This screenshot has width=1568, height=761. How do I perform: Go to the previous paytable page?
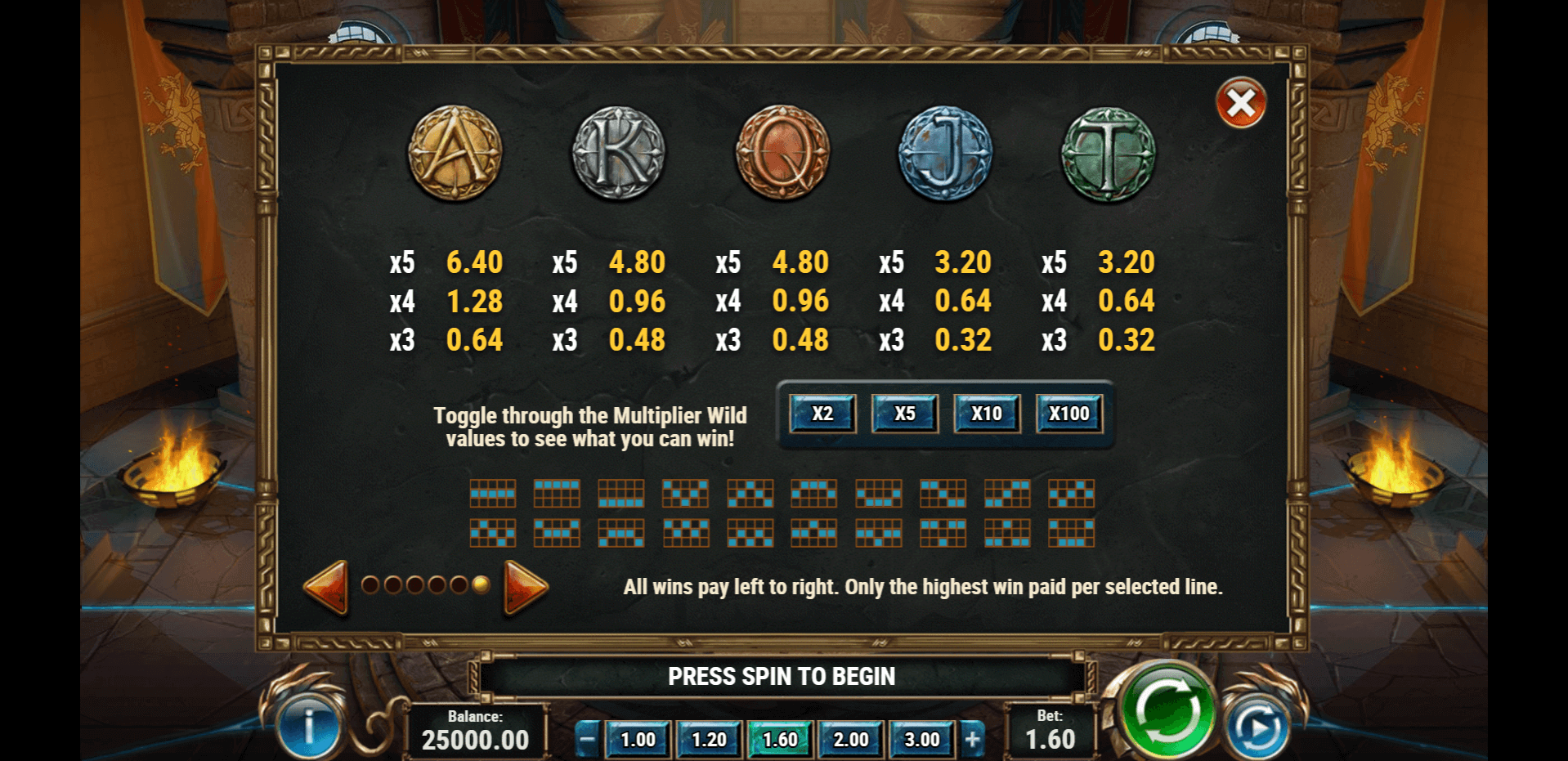pyautogui.click(x=326, y=586)
